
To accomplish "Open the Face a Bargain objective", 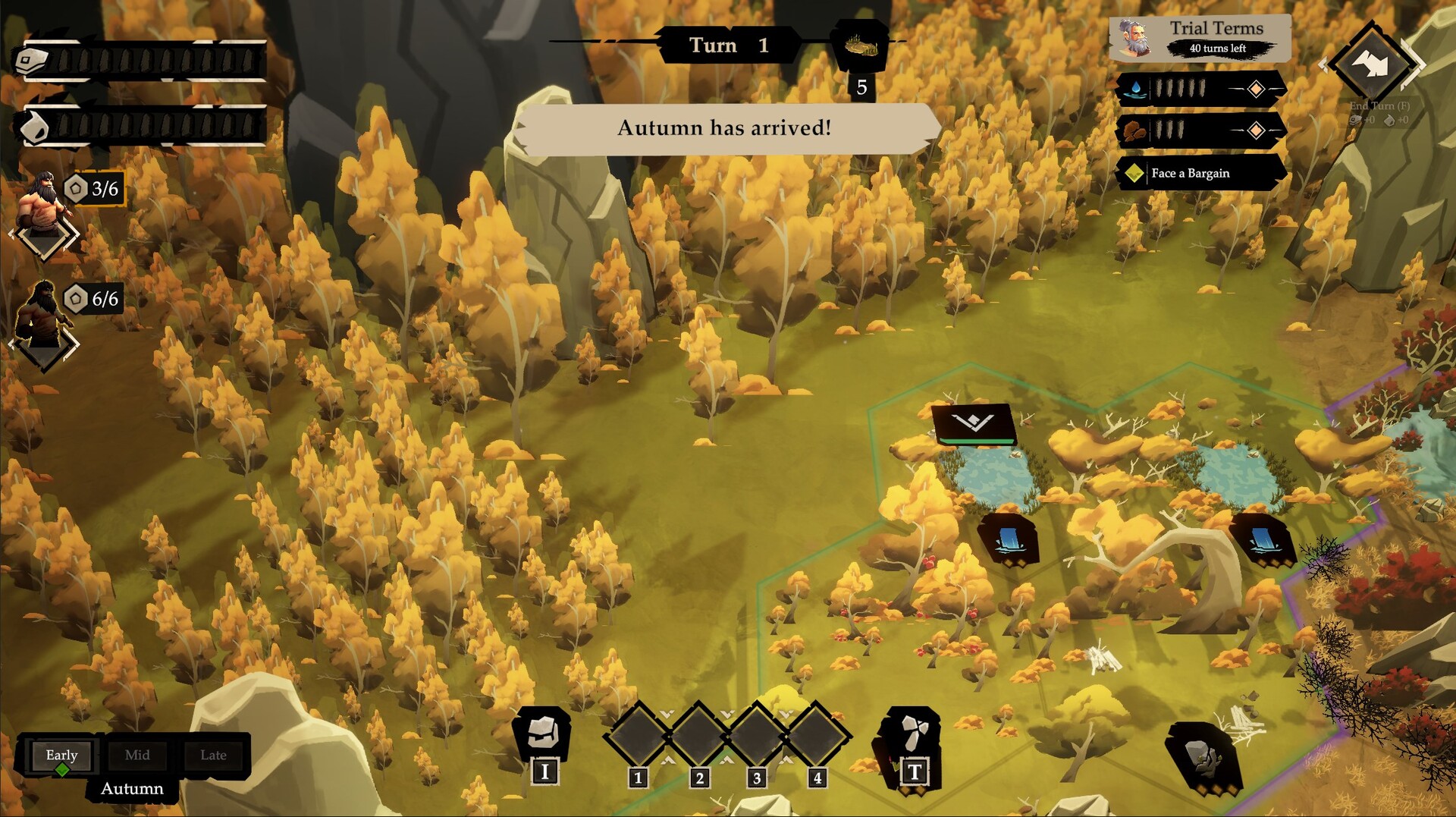I will coord(1200,173).
